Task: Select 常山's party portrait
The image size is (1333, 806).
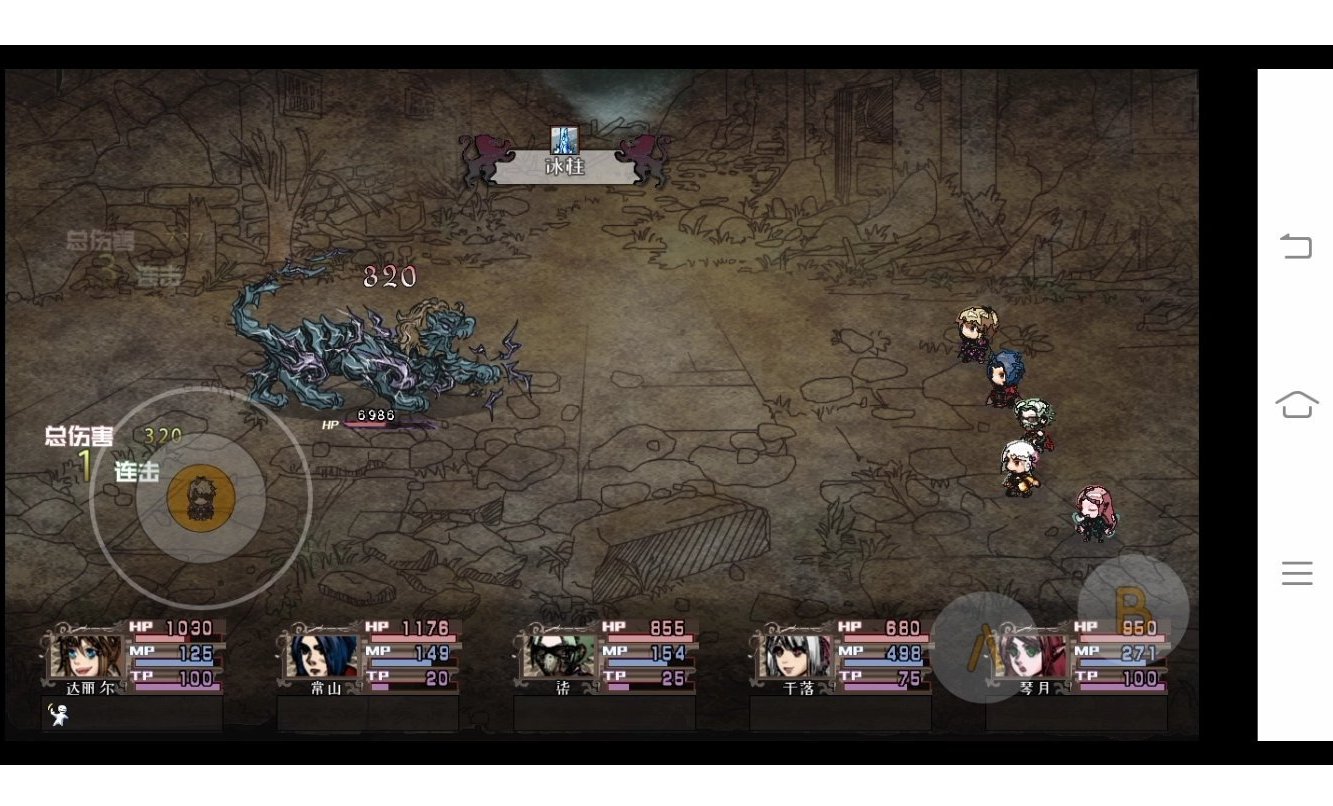Action: [322, 657]
